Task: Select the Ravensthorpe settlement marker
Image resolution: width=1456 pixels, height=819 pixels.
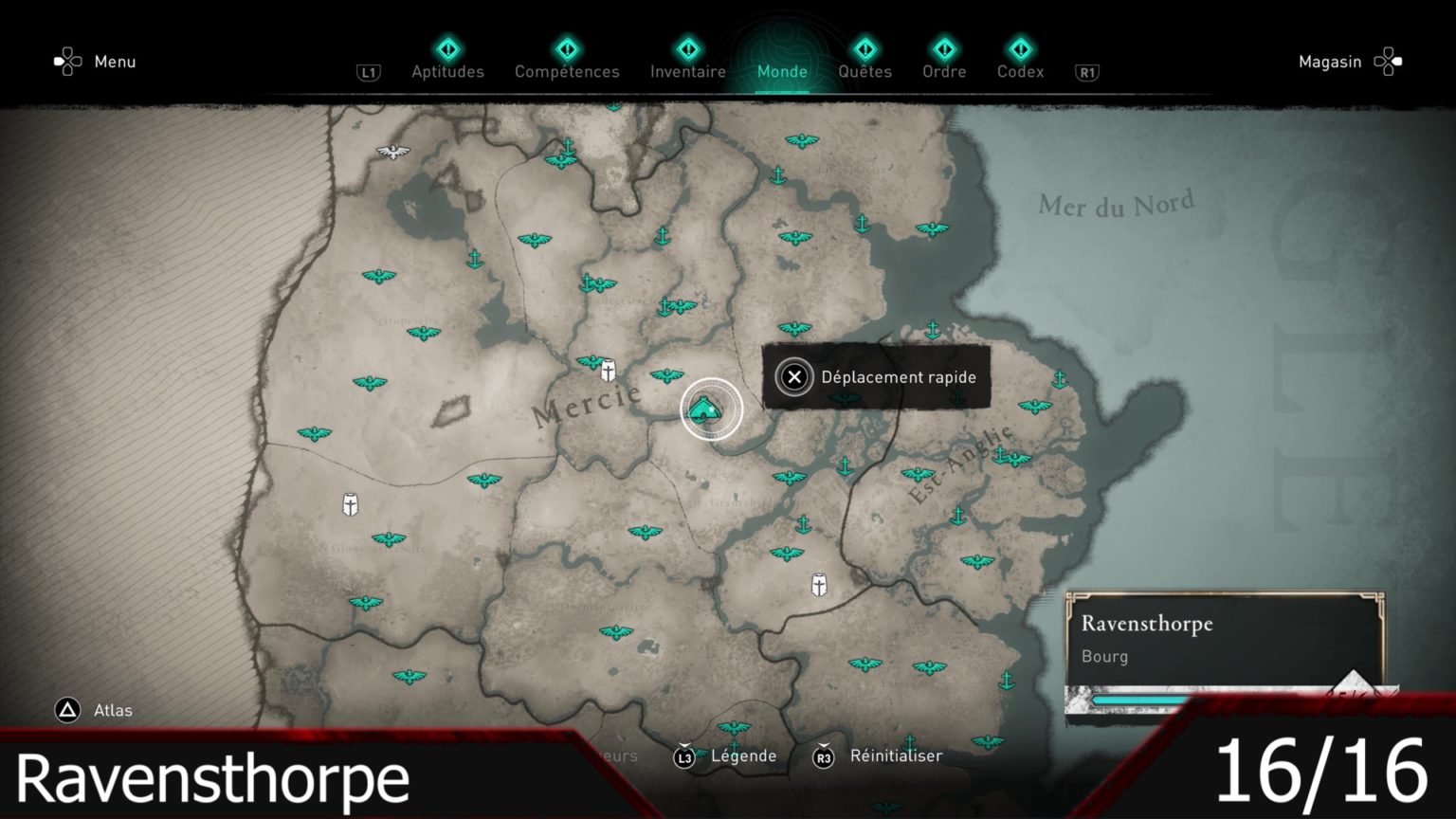Action: click(x=710, y=409)
